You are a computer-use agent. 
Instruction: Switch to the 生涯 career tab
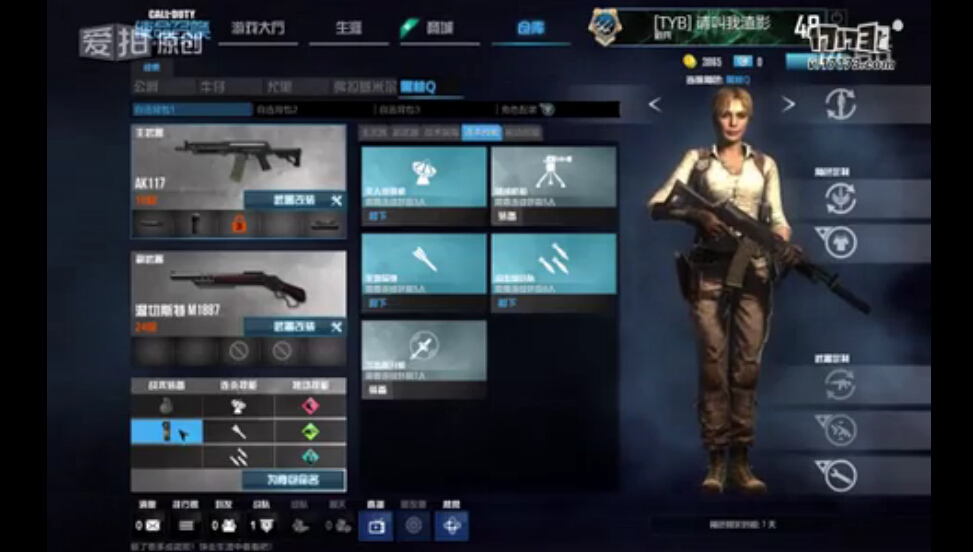[348, 28]
